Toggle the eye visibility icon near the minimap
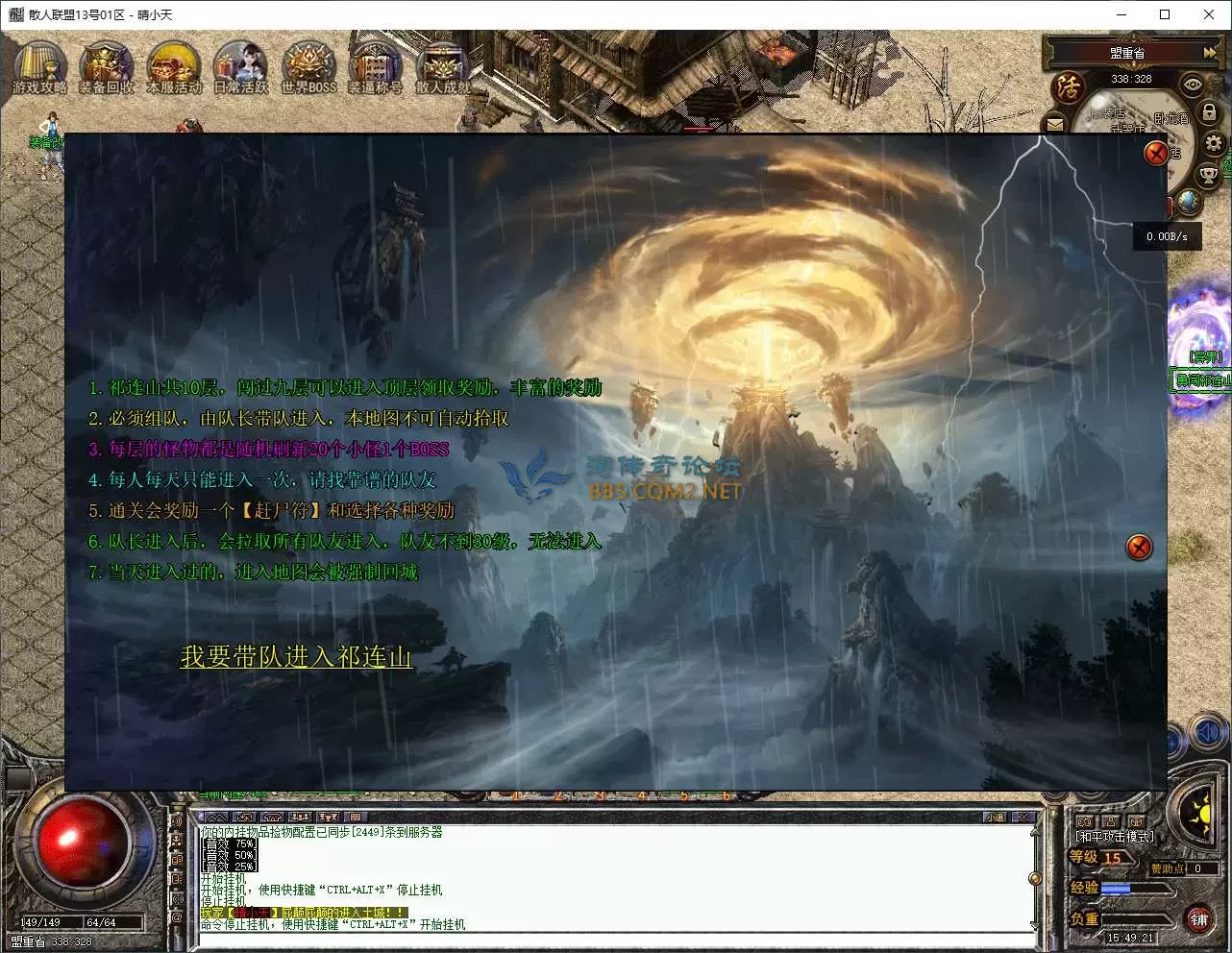 1192,83
